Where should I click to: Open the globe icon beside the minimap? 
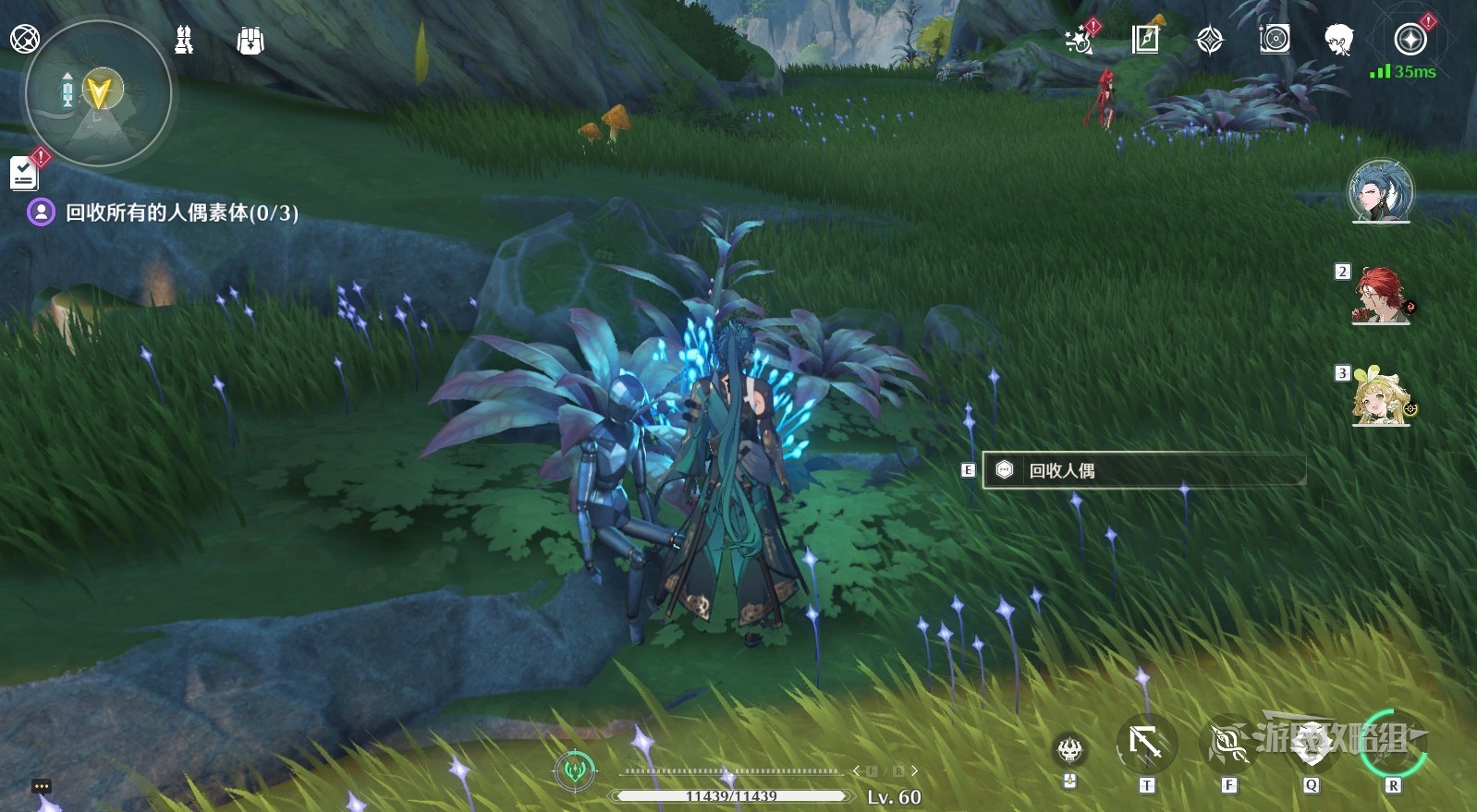(x=25, y=39)
